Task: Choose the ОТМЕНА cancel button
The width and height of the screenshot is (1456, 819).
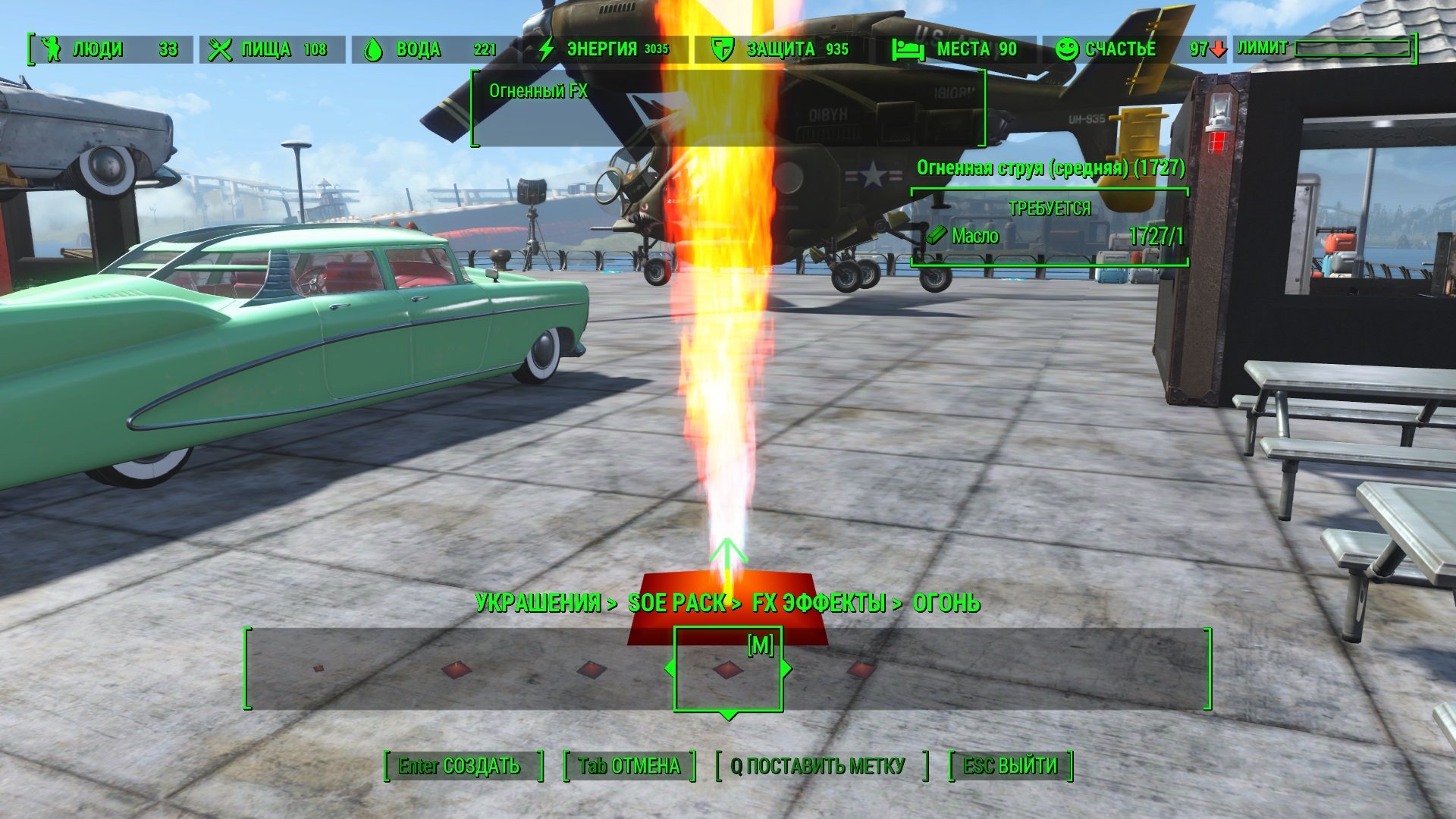Action: 629,766
